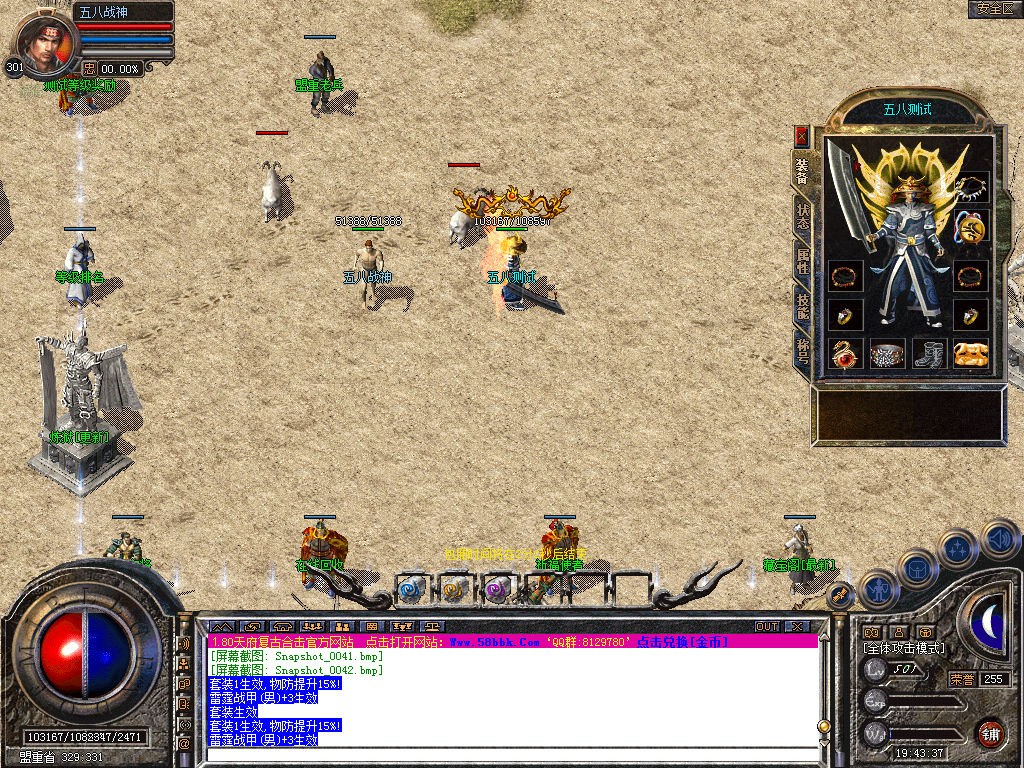This screenshot has height=768, width=1024.
Task: Select the snake amulet with red gem
Action: pos(846,353)
